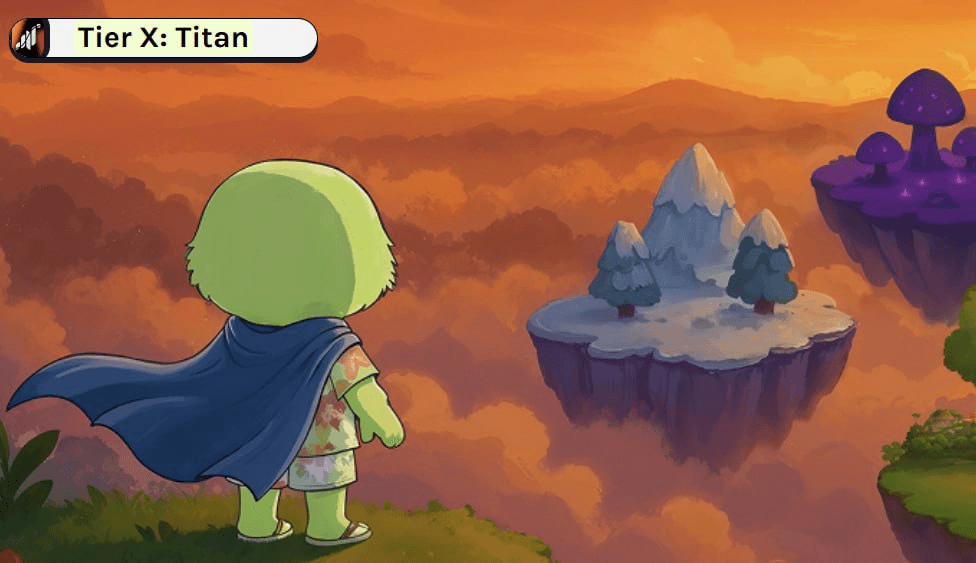
Task: Open the bar chart tier icon
Action: click(x=29, y=39)
